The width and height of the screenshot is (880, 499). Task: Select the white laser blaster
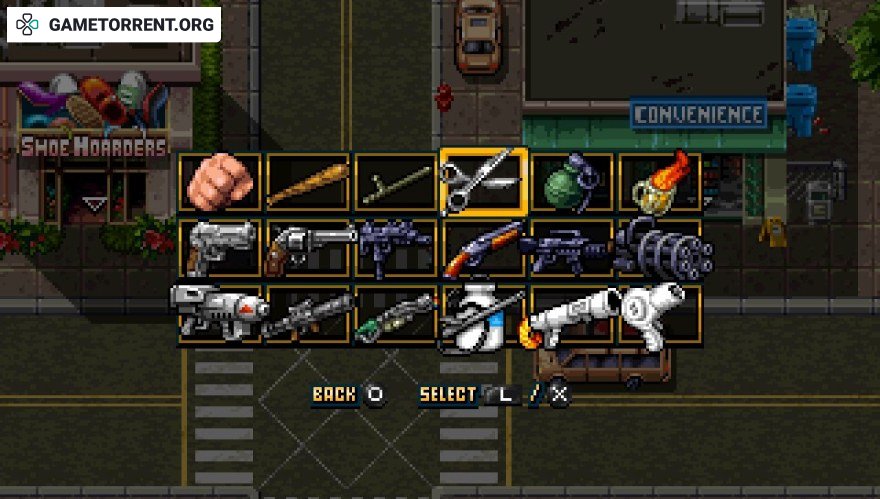[x=220, y=313]
